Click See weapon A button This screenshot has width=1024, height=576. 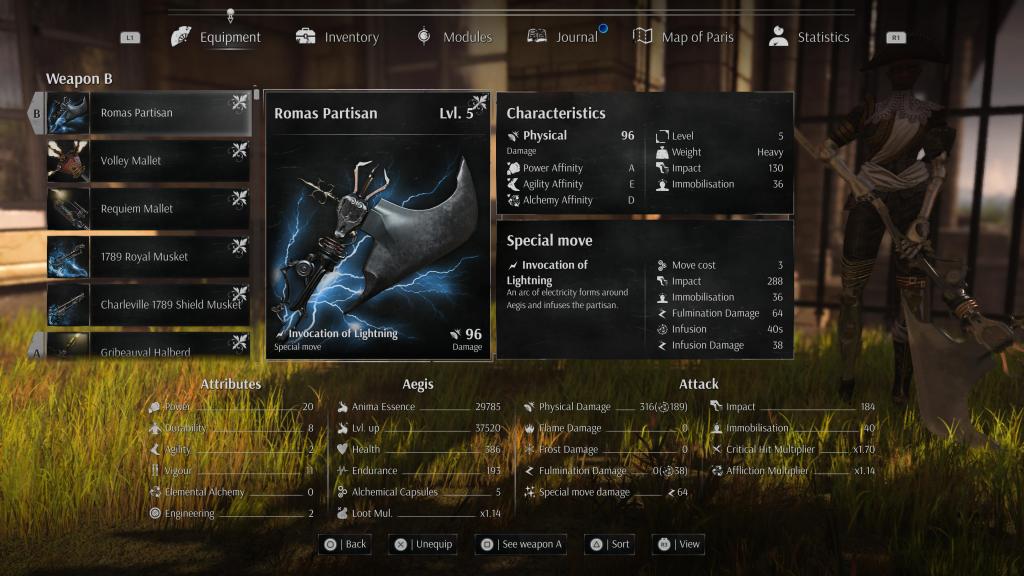[x=520, y=544]
